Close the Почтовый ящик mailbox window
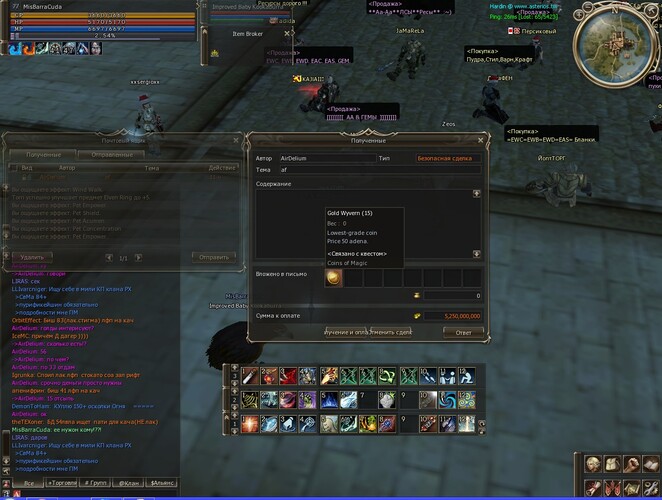662x500 pixels. point(236,139)
